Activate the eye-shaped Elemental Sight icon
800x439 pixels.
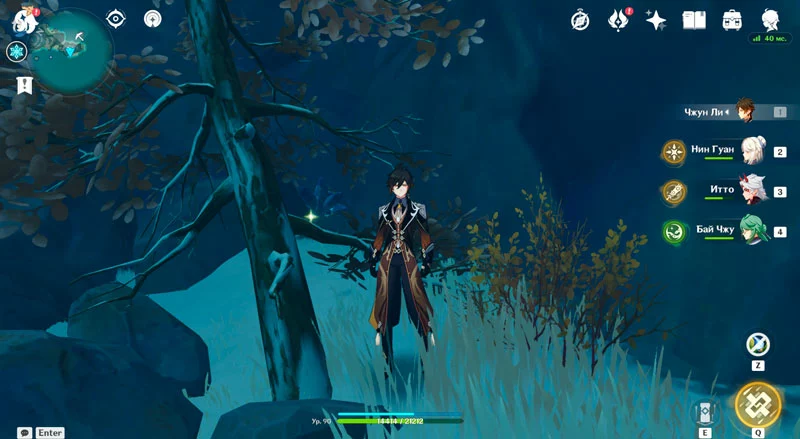click(116, 18)
